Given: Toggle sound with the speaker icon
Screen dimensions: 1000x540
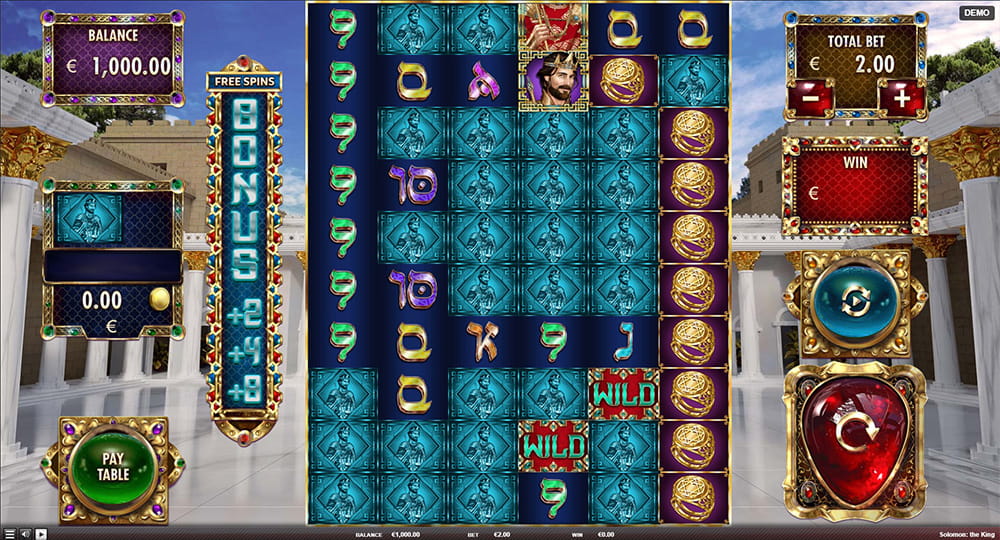Looking at the screenshot, I should point(25,534).
